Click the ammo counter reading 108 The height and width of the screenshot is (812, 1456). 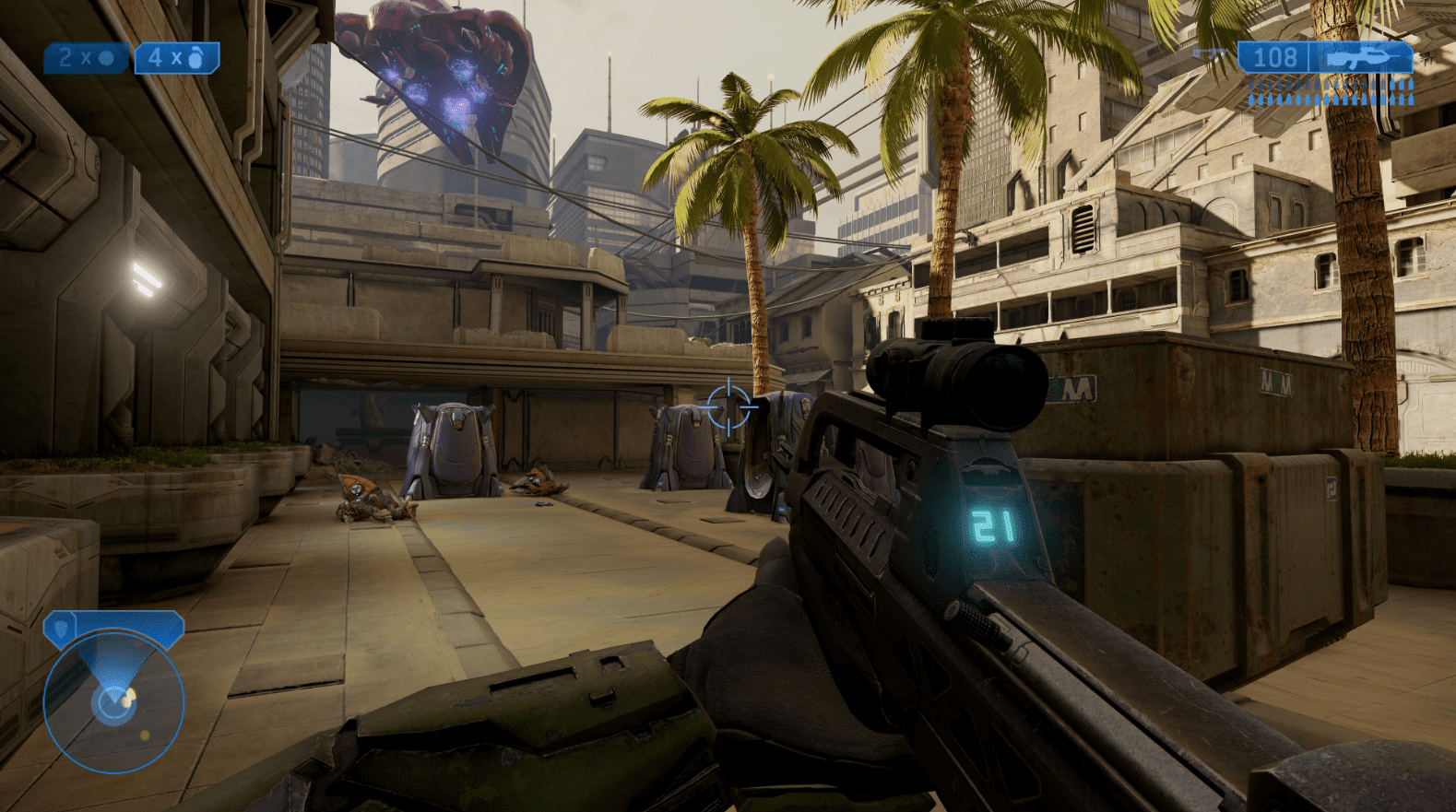(1276, 57)
